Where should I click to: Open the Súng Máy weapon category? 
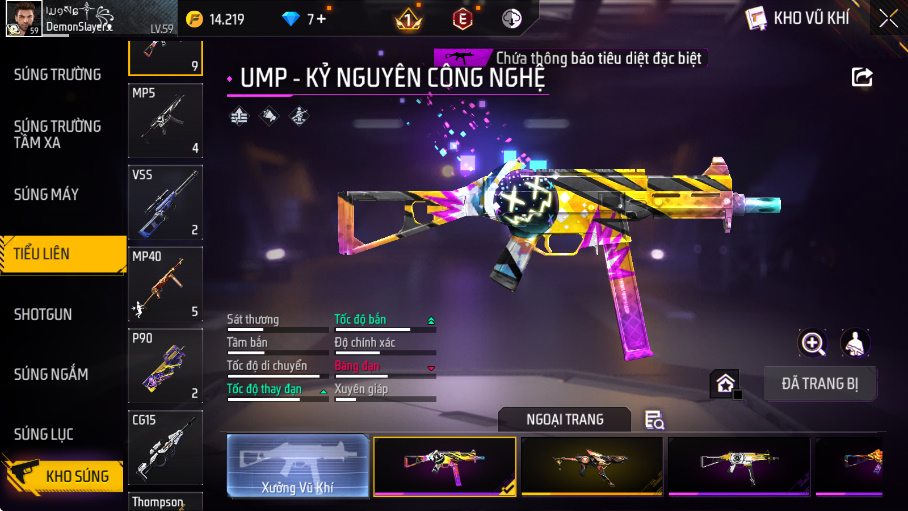tap(46, 194)
